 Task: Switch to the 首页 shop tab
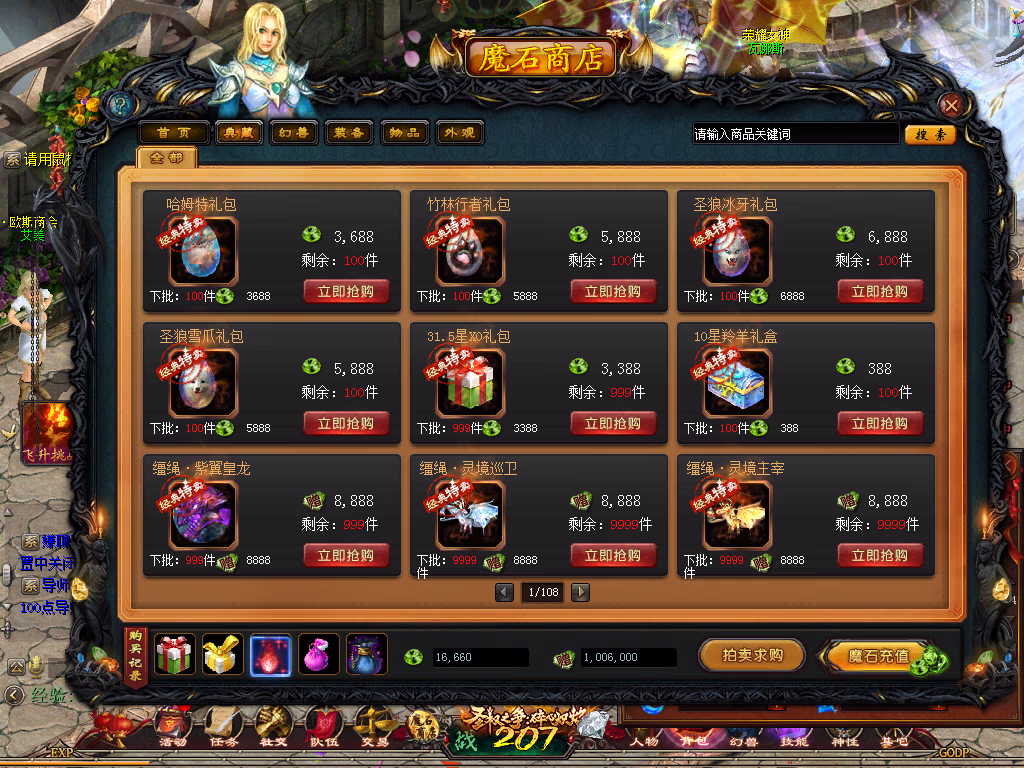(x=173, y=133)
